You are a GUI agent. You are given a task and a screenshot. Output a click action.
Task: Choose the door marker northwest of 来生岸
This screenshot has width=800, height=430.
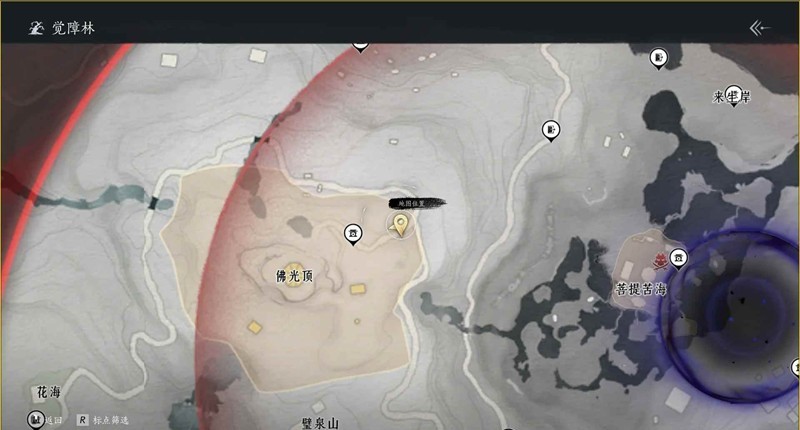(659, 58)
